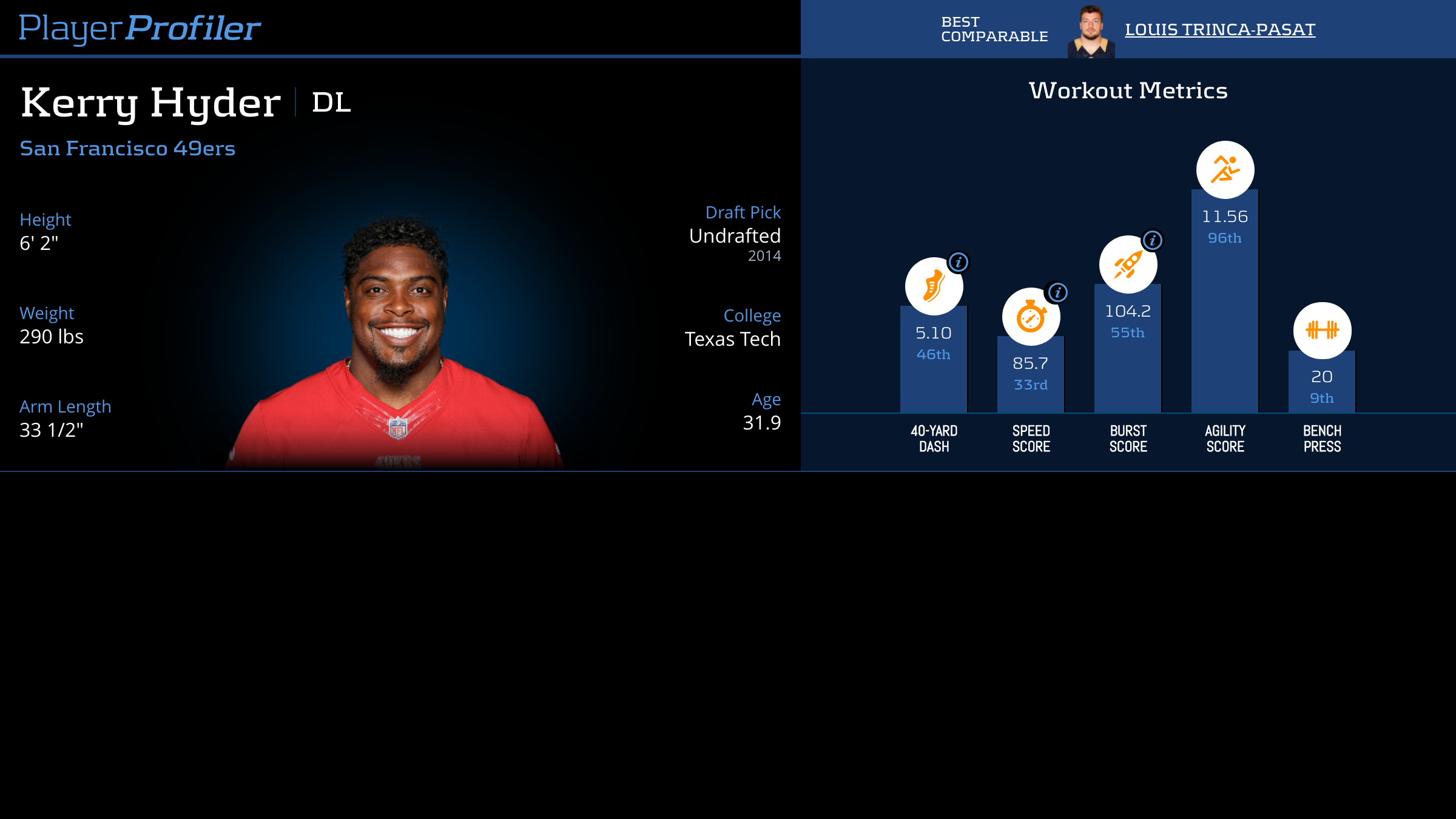This screenshot has width=1456, height=819.
Task: Click the Burst Score rocket icon
Action: point(1127,265)
